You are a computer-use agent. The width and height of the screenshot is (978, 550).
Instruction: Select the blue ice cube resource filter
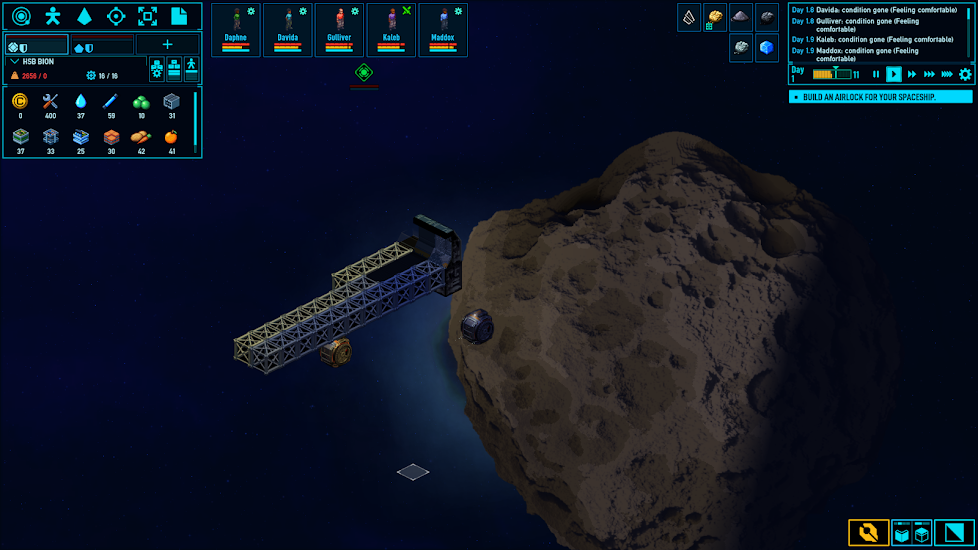click(x=767, y=47)
